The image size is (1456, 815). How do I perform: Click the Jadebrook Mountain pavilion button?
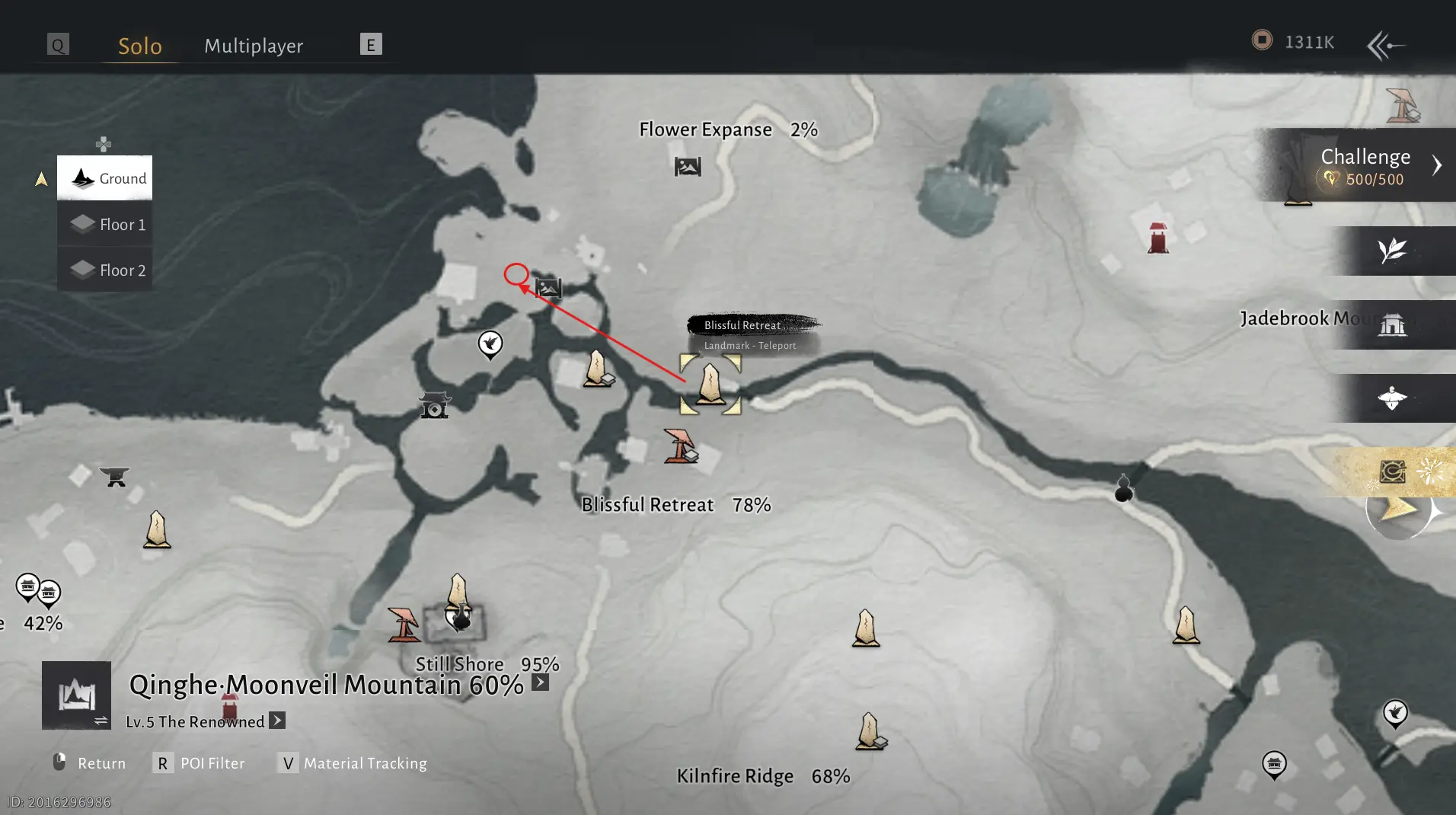pos(1392,325)
